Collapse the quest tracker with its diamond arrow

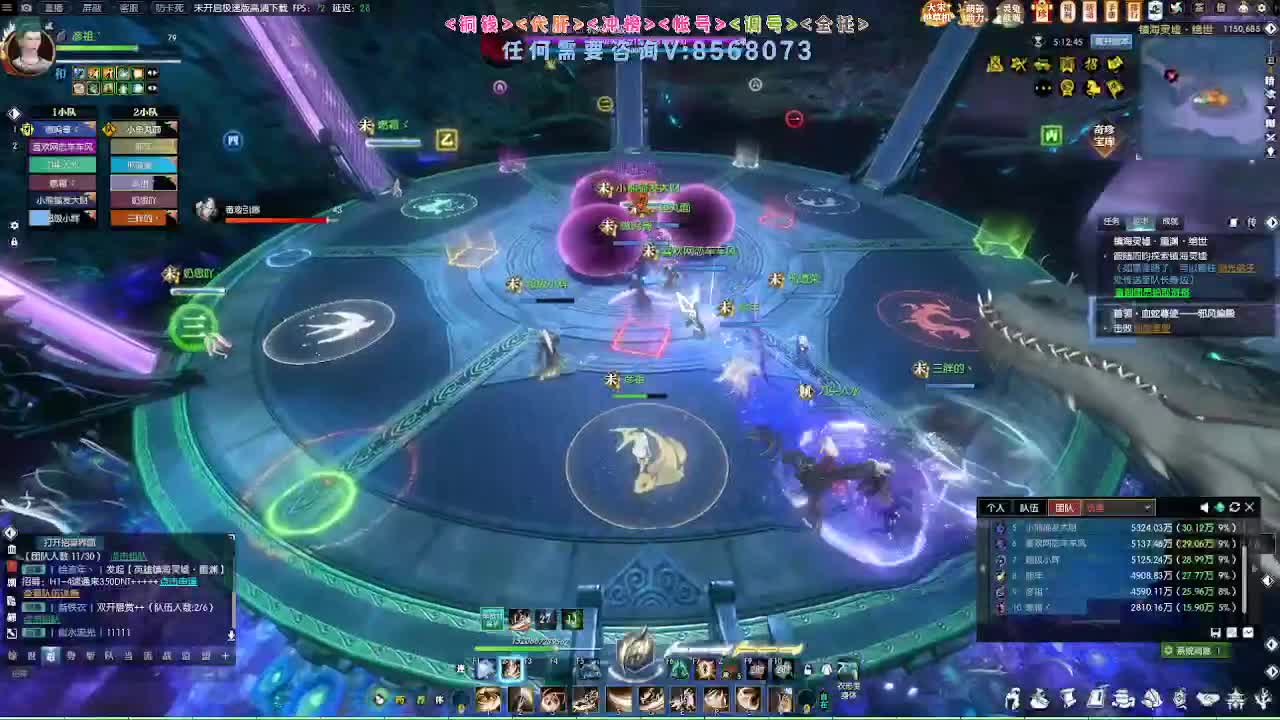point(1272,222)
